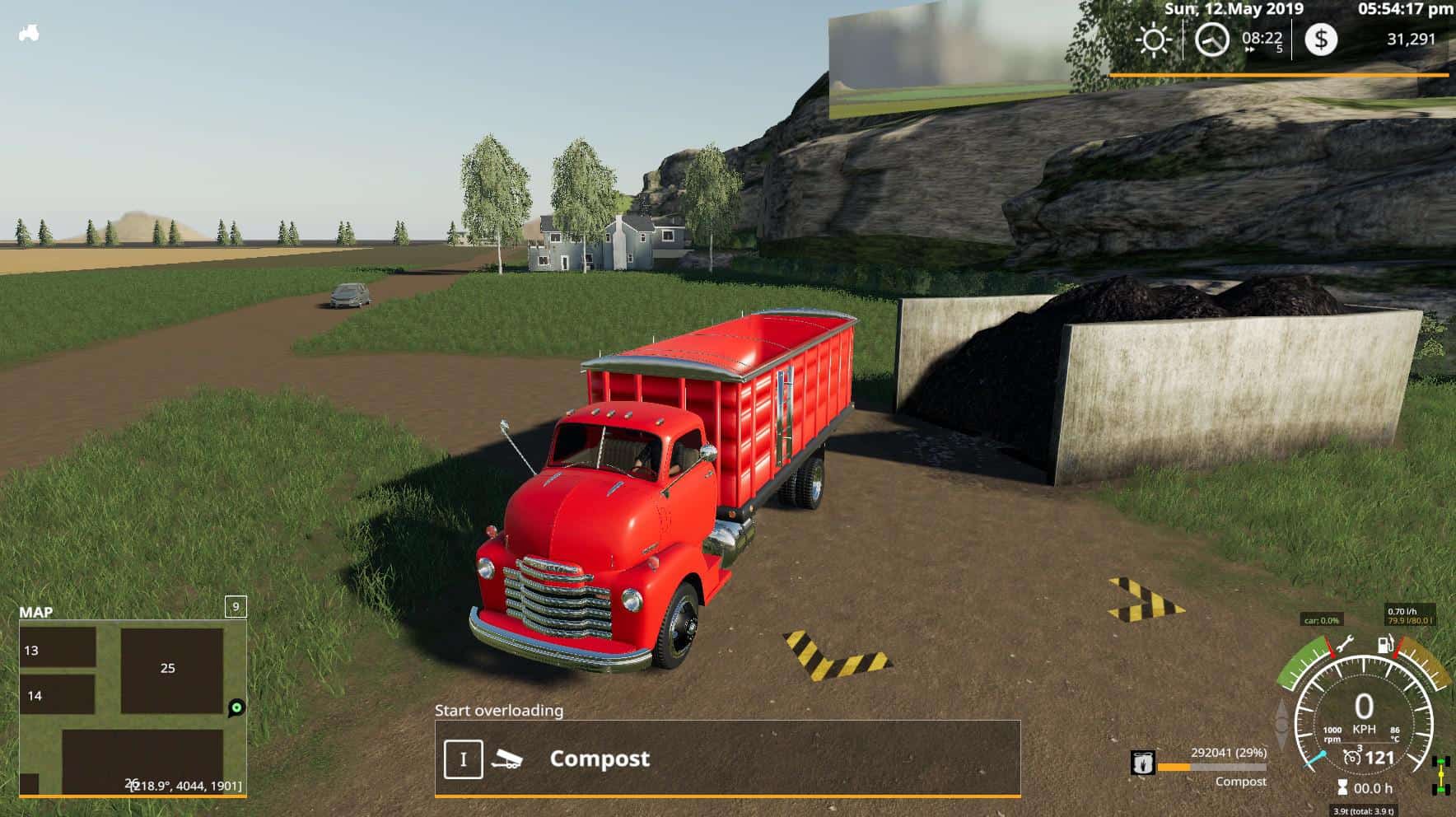Viewport: 1456px width, 817px height.
Task: Click the hourglass operating hours icon
Action: point(1342,788)
